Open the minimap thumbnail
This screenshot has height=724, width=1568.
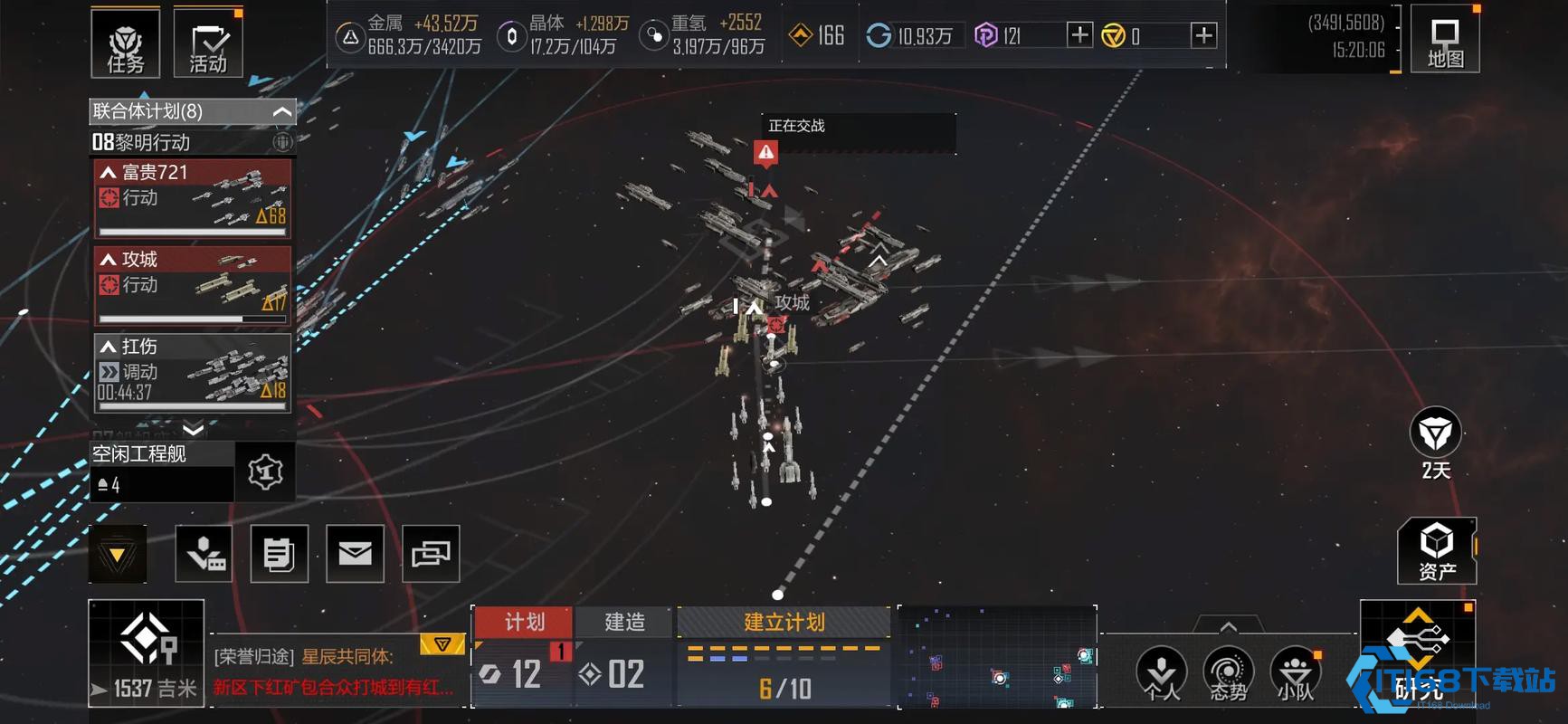tap(997, 656)
